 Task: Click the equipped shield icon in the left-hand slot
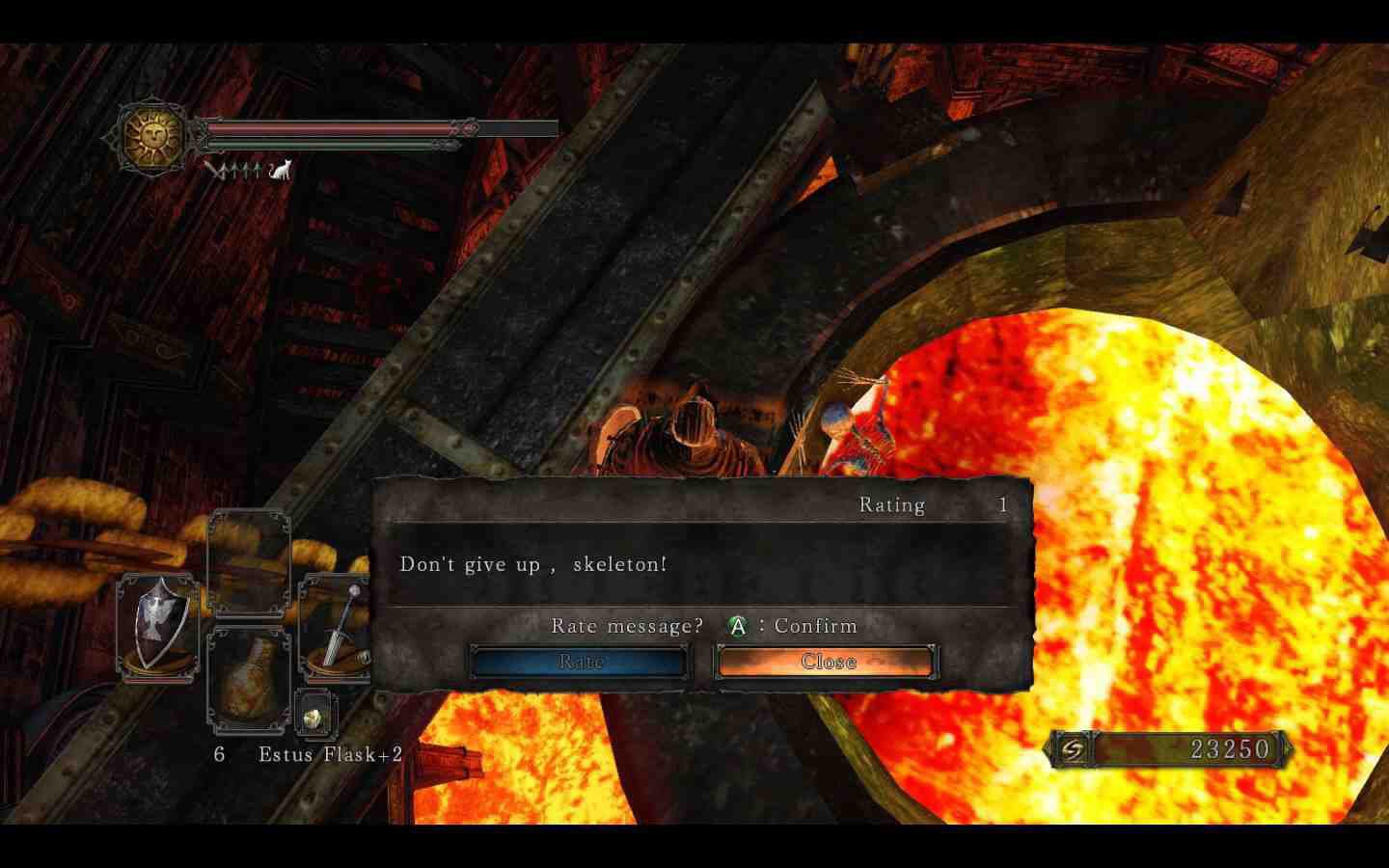[x=157, y=627]
